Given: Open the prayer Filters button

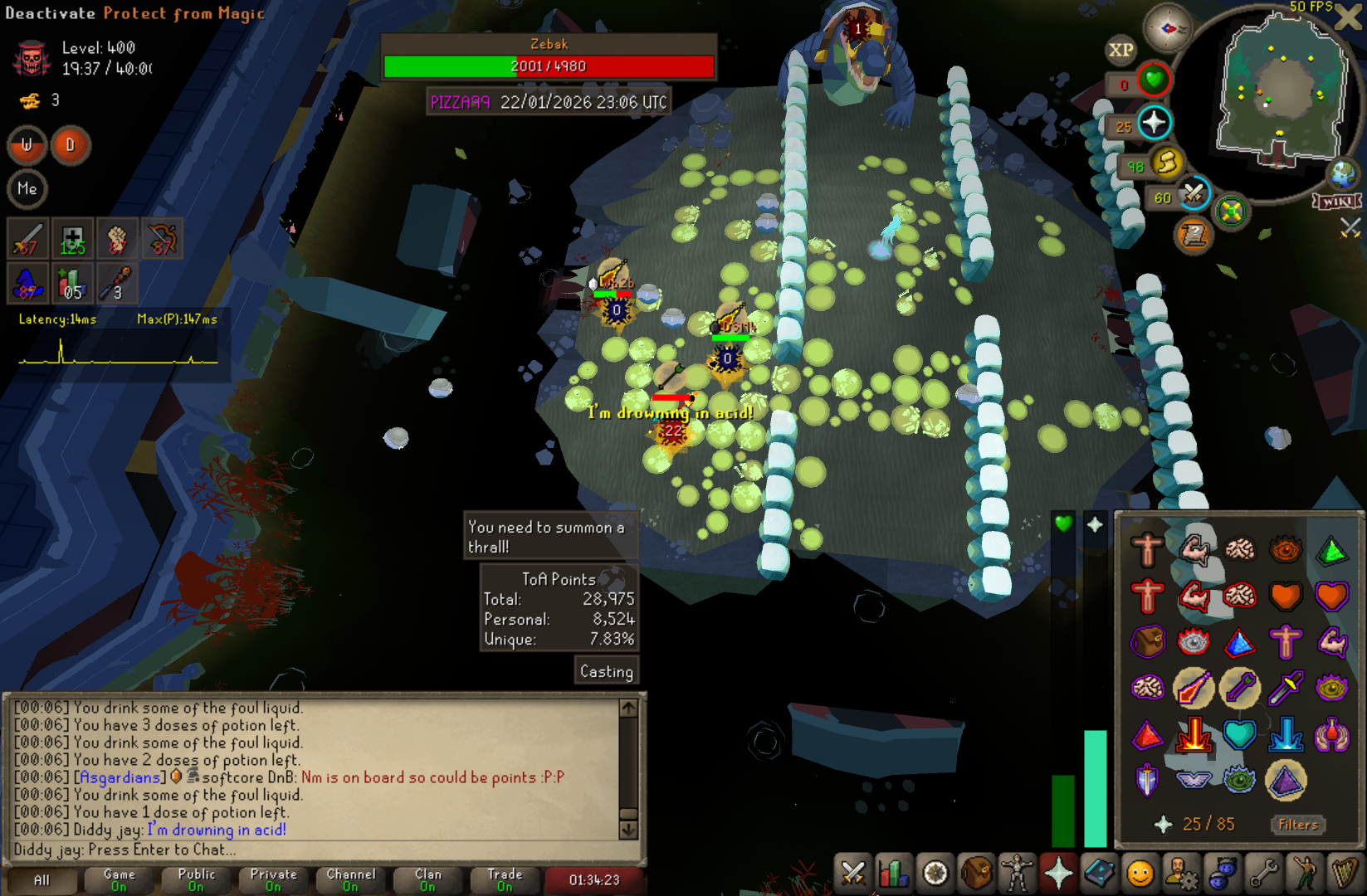Looking at the screenshot, I should pos(1298,825).
